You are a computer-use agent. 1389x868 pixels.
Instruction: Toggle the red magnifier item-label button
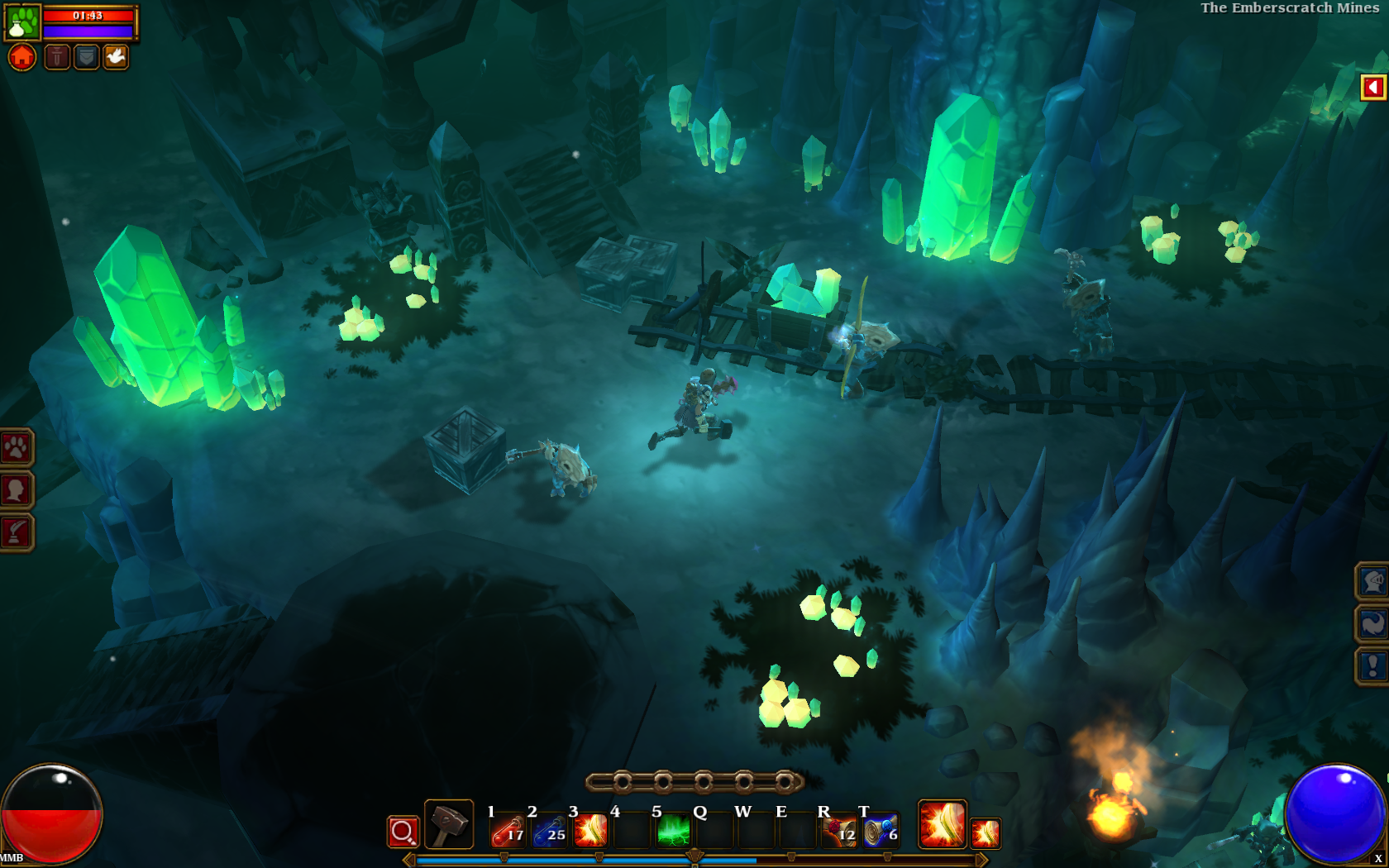pyautogui.click(x=403, y=832)
